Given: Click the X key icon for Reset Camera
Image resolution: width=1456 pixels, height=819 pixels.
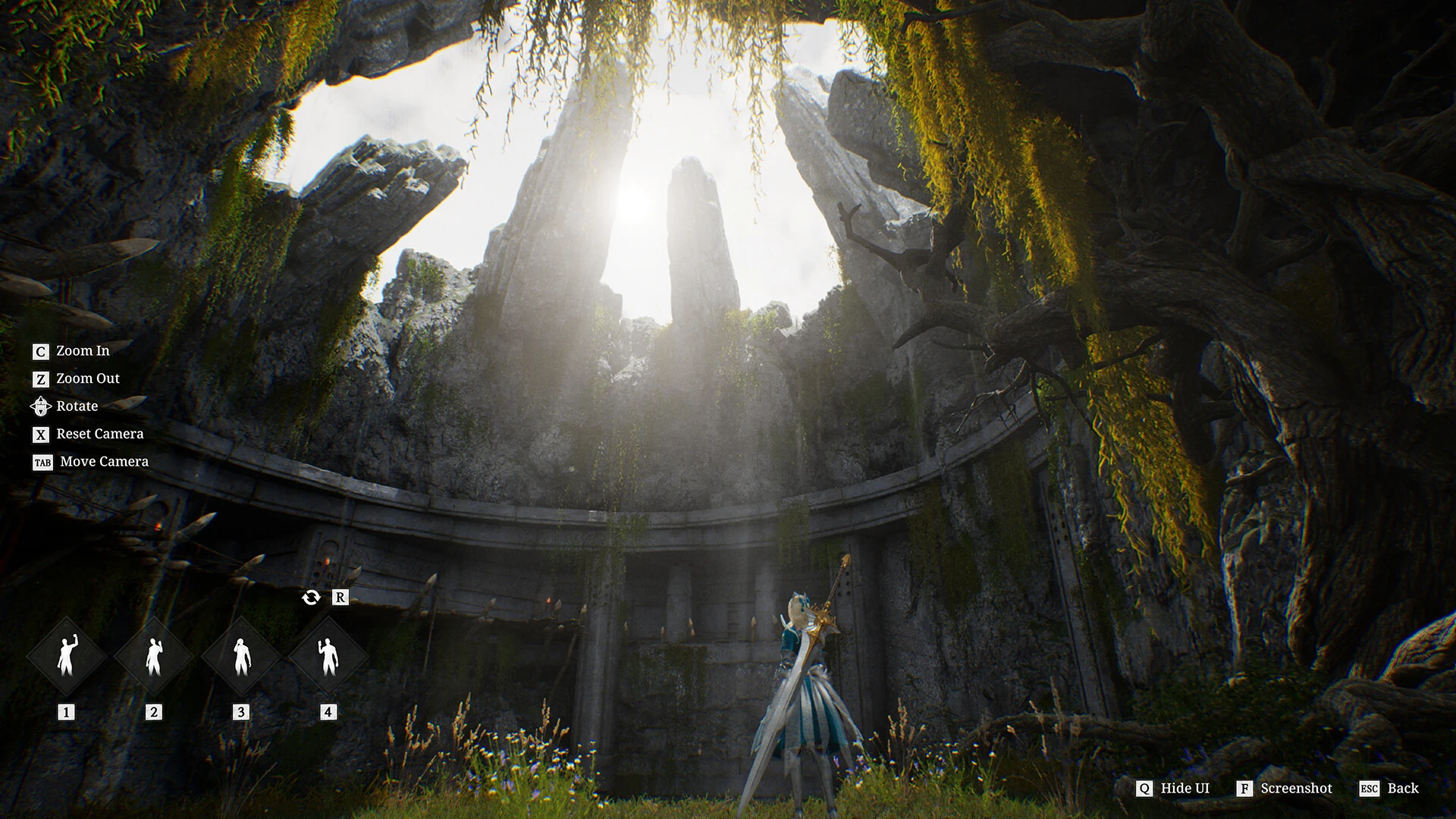Looking at the screenshot, I should 41,434.
